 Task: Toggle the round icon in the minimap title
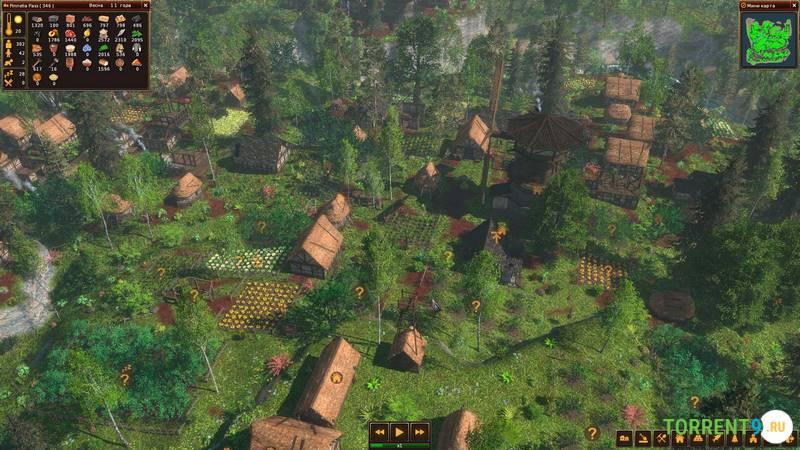745,6
